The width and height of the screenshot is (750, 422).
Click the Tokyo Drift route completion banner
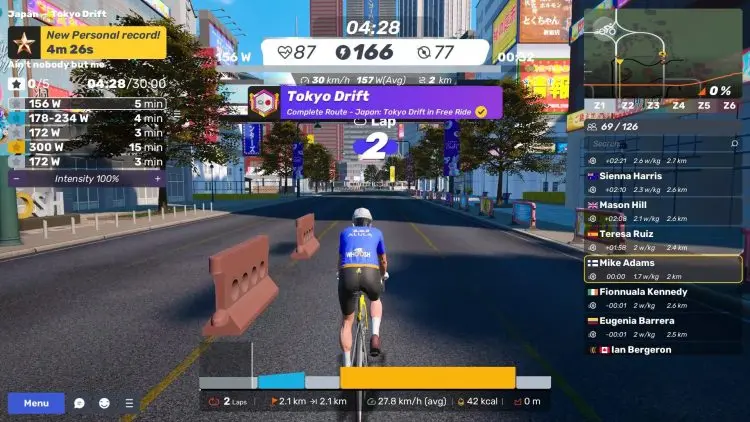[375, 102]
